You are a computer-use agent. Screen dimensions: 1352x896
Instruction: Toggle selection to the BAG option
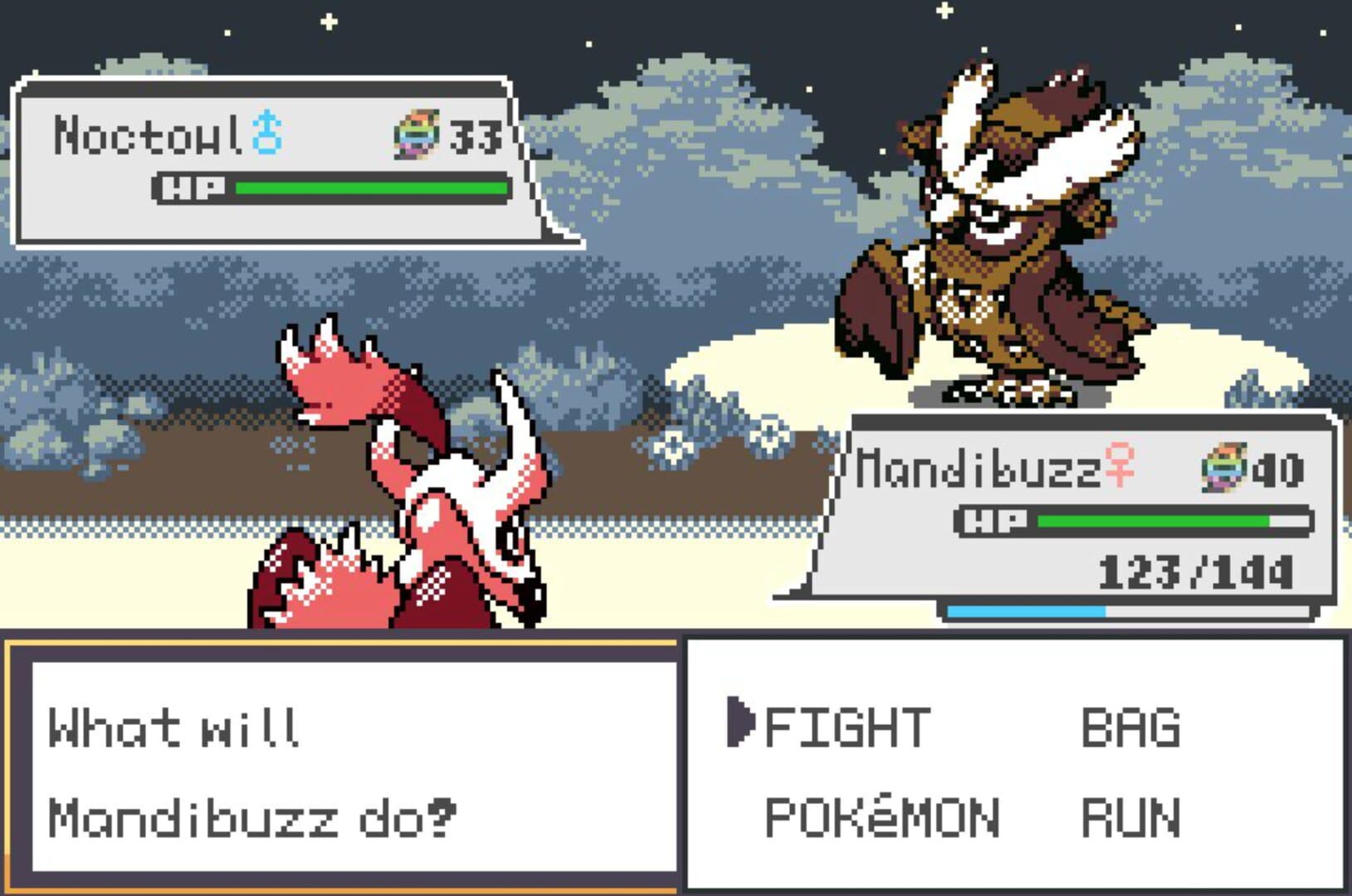tap(1130, 727)
